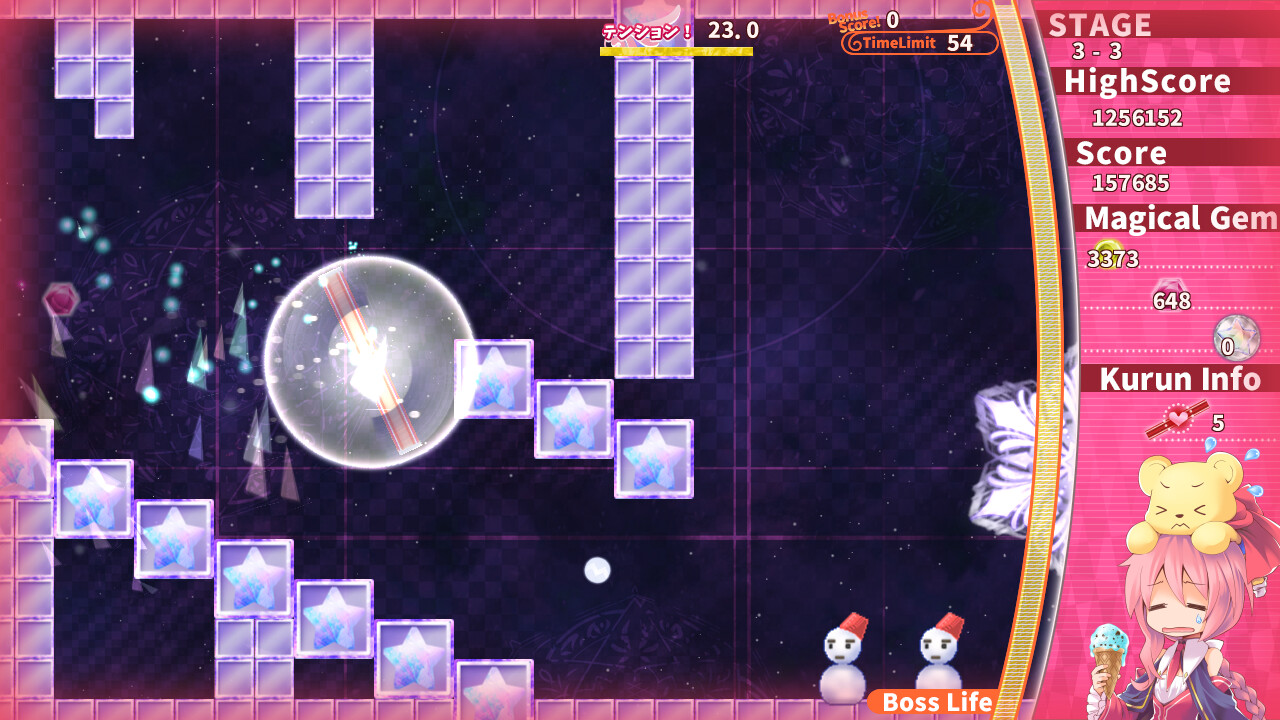Screen dimensions: 1280x720
Task: Click the heart ribbon candy in Kurun Info
Action: [x=1176, y=420]
